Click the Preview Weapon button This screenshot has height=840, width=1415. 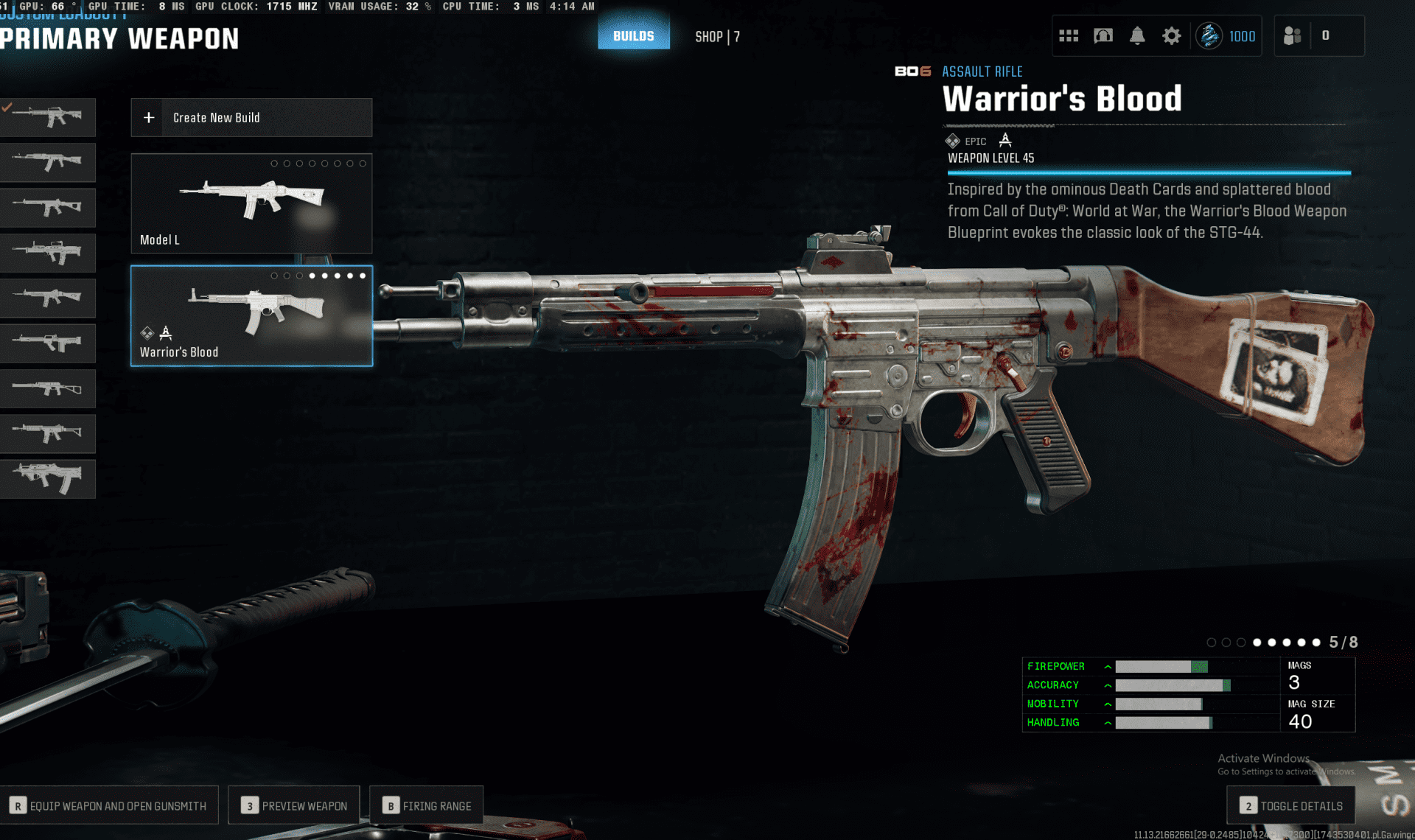[x=294, y=805]
